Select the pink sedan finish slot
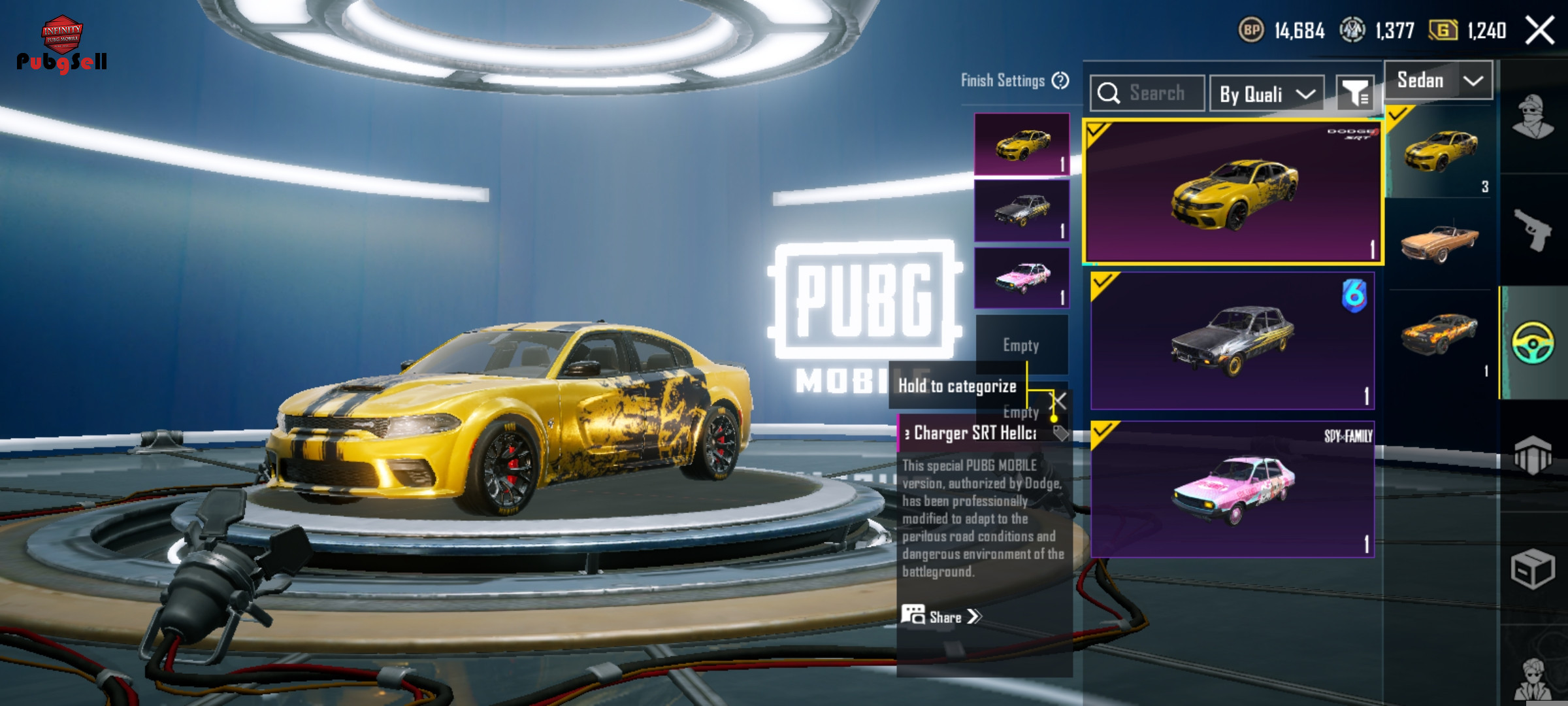 coord(1022,278)
